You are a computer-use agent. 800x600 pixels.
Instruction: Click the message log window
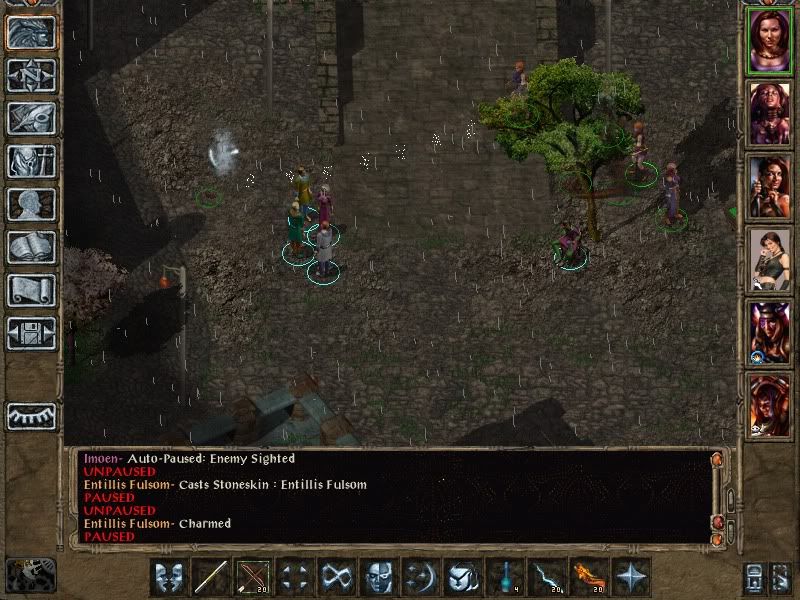click(x=390, y=497)
